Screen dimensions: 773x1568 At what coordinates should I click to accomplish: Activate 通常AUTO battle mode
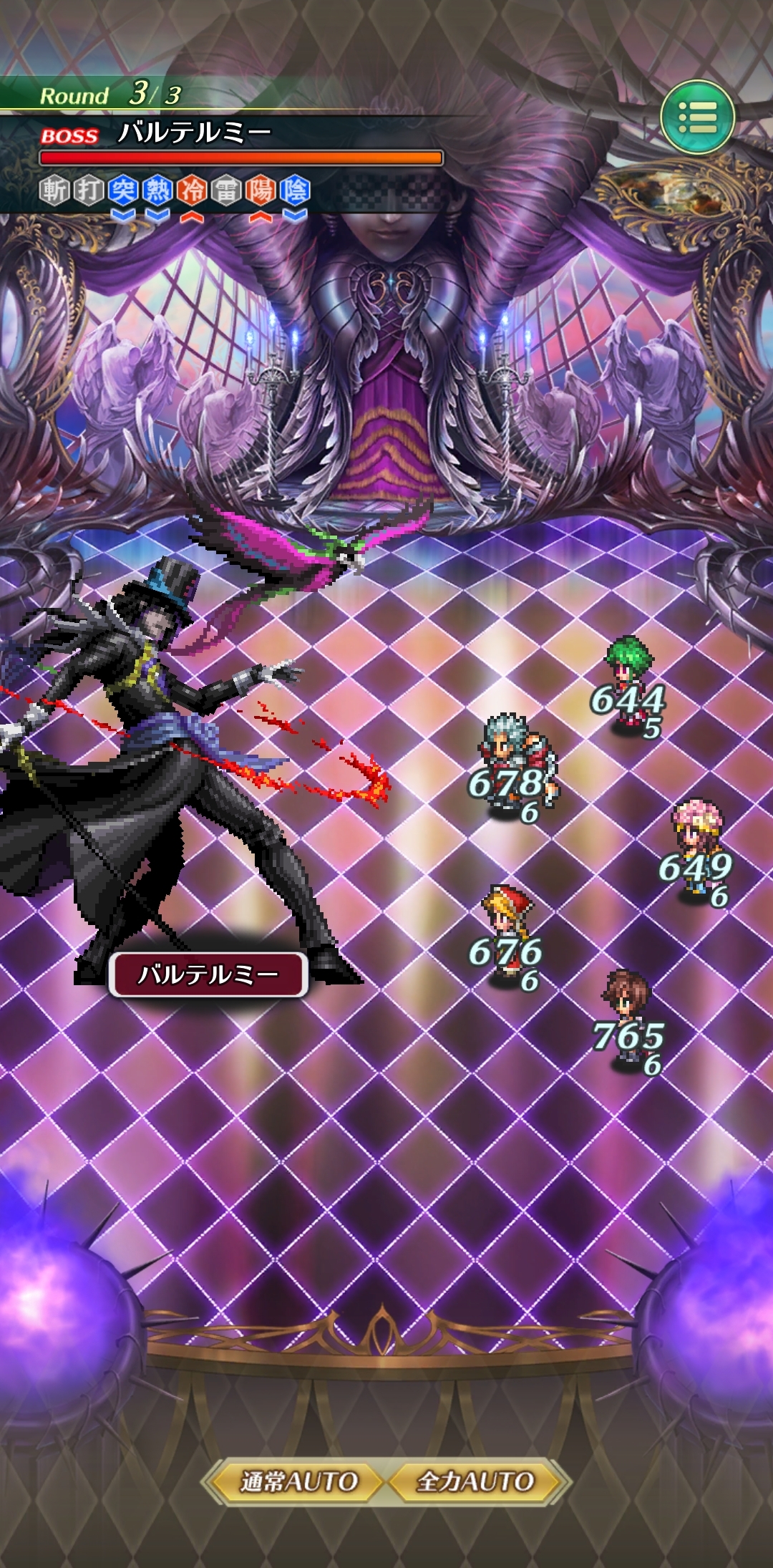[298, 1481]
